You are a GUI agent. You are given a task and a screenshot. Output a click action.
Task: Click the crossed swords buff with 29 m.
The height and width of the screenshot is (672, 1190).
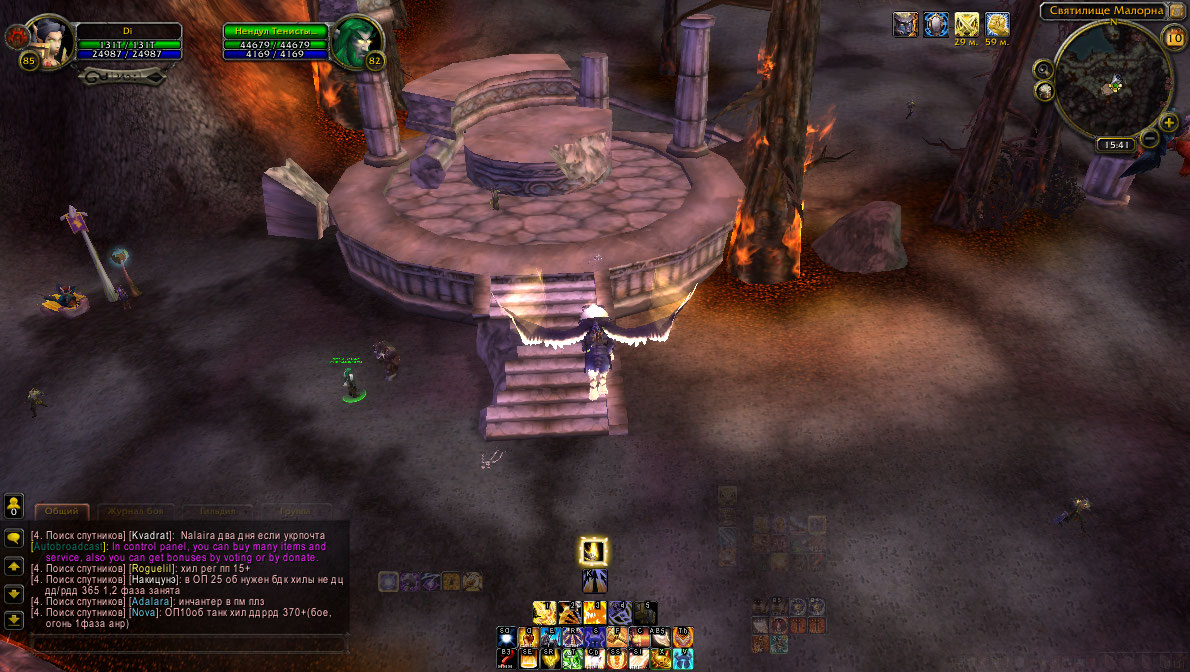(966, 24)
